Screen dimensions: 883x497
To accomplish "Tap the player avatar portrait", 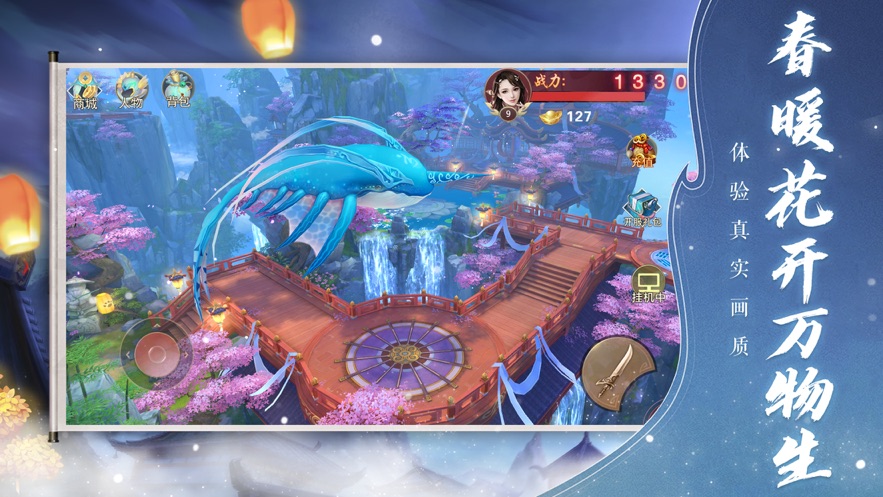I will point(508,95).
